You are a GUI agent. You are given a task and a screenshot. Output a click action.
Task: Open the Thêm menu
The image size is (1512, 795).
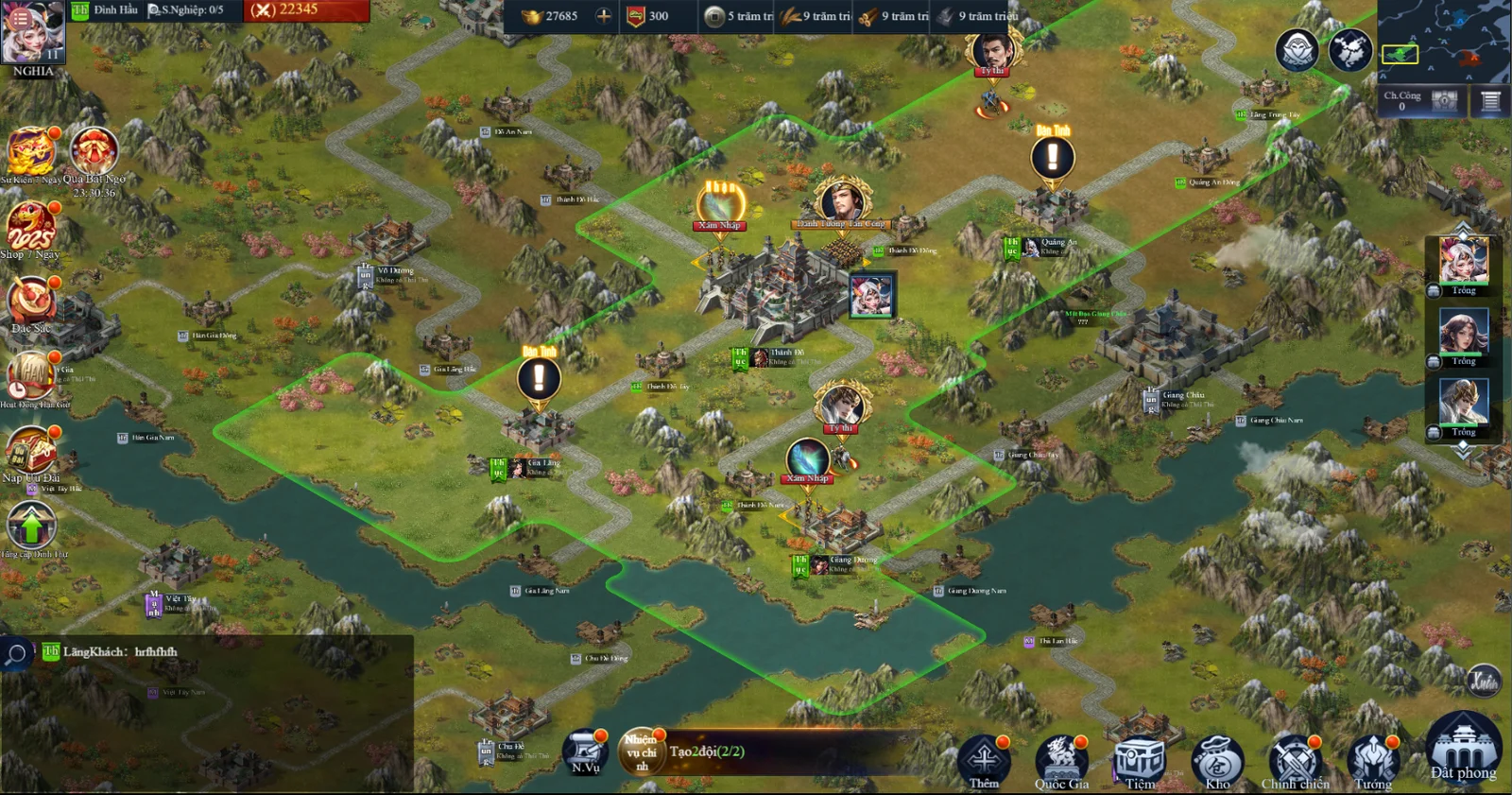[x=984, y=760]
